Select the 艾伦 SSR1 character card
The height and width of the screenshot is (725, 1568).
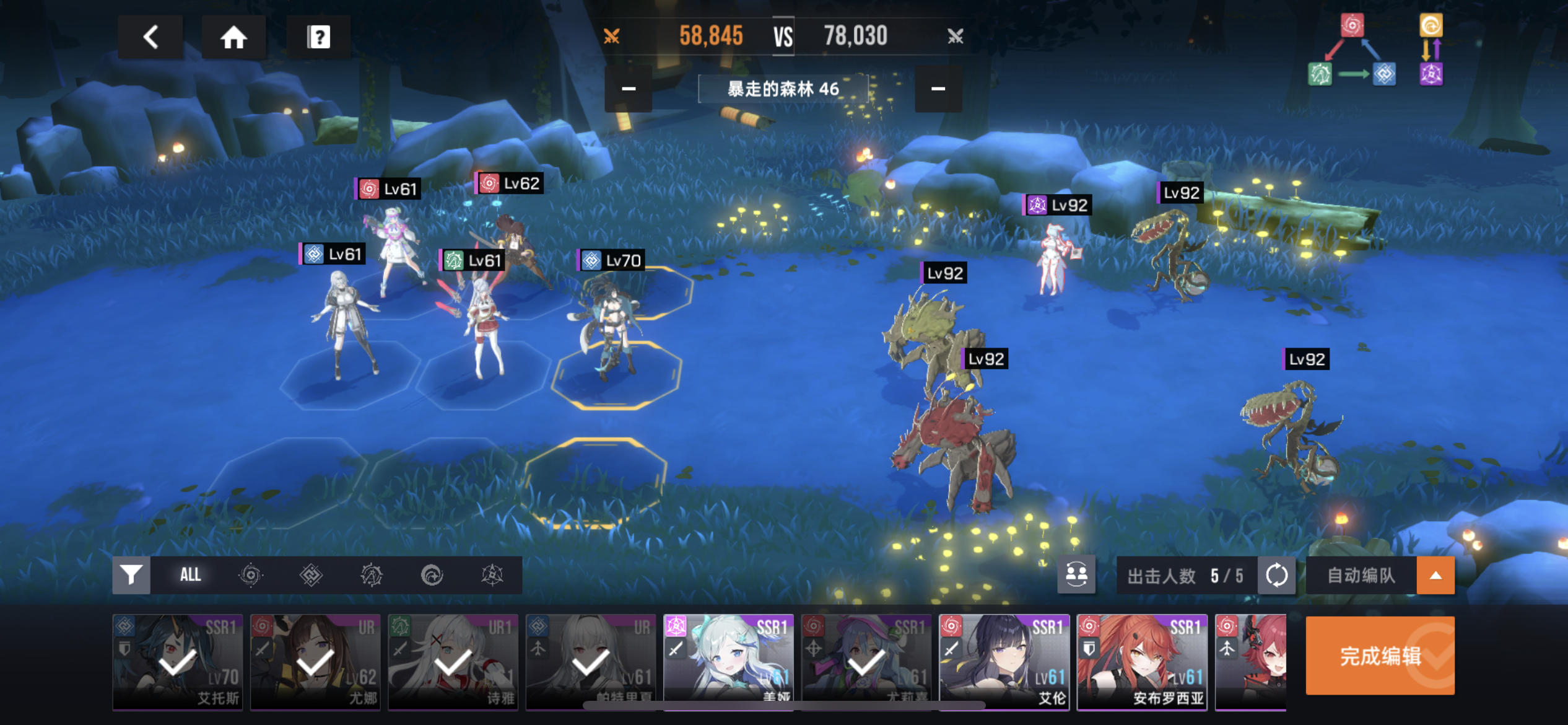coord(1004,662)
